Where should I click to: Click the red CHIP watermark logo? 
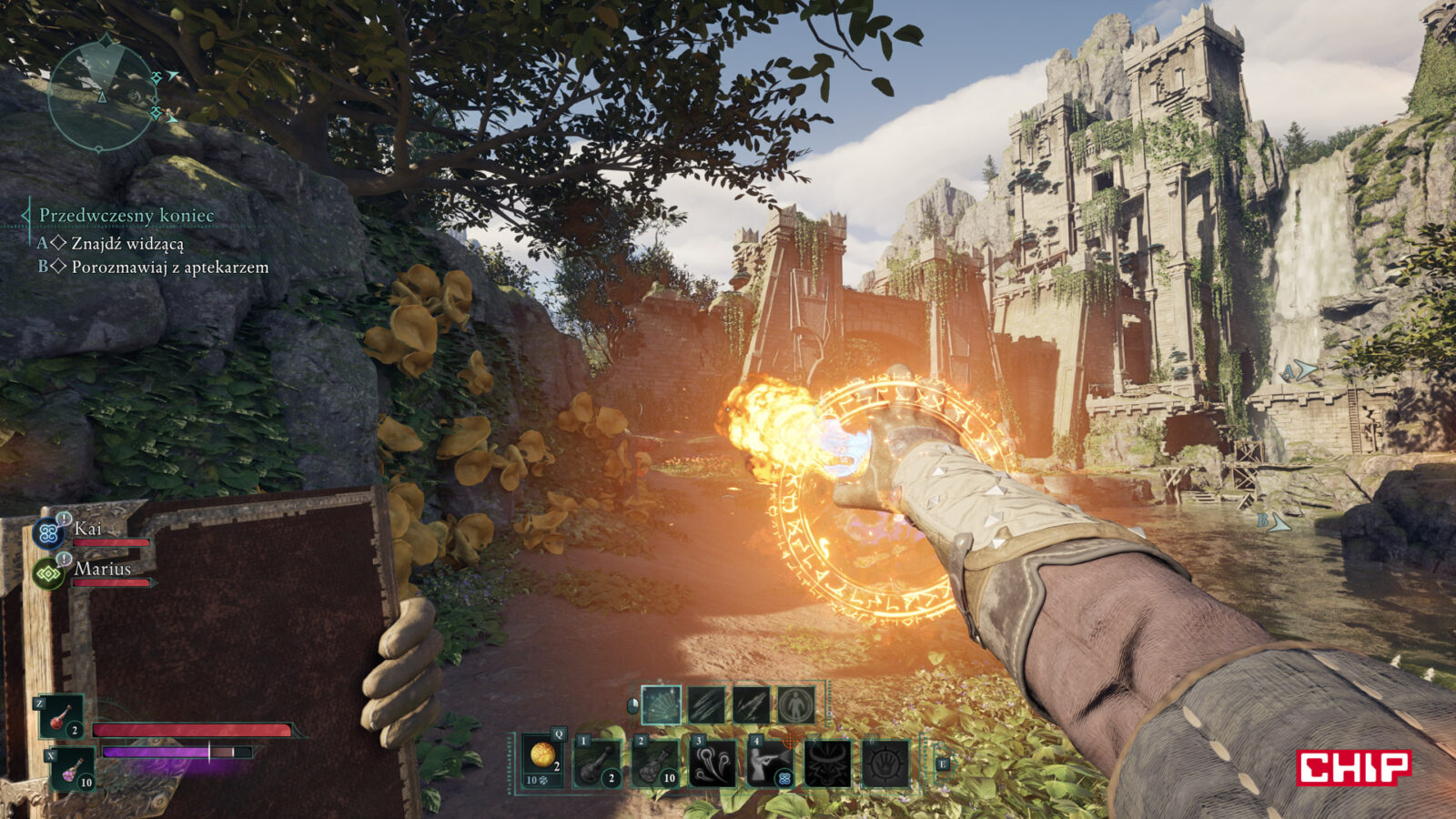click(x=1353, y=767)
